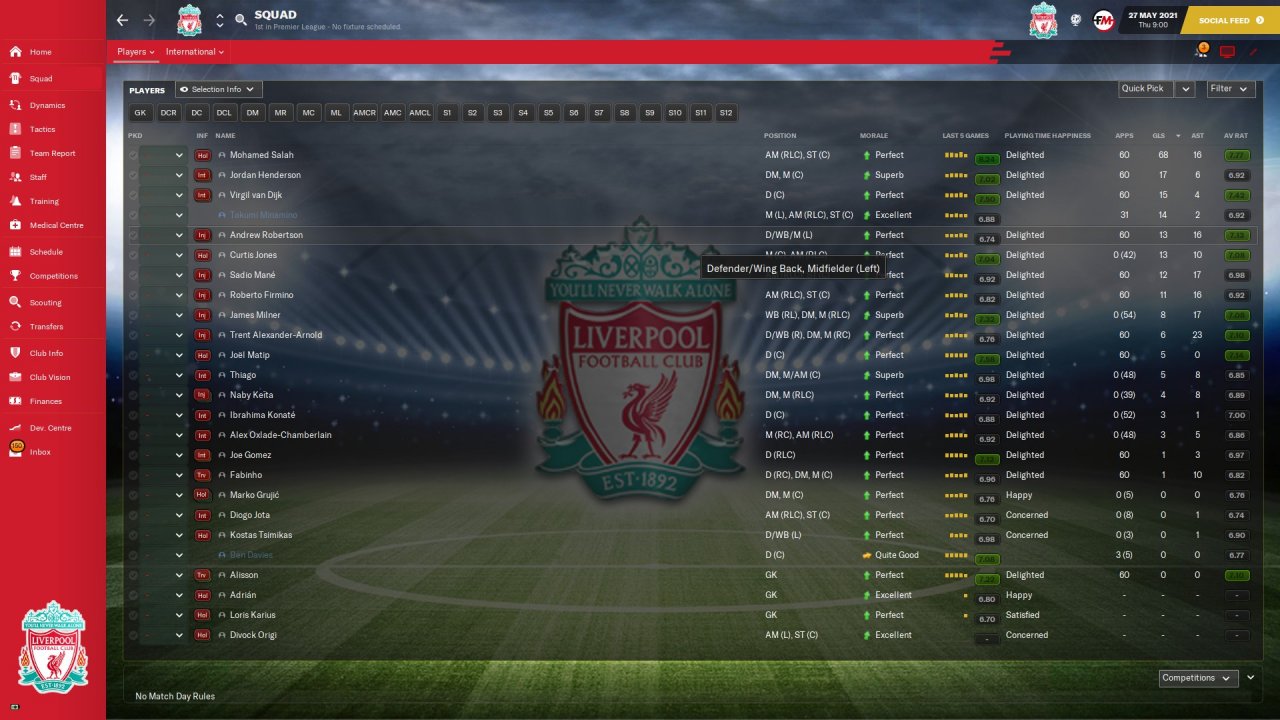
Task: Open the Competitions dropdown
Action: click(1196, 678)
